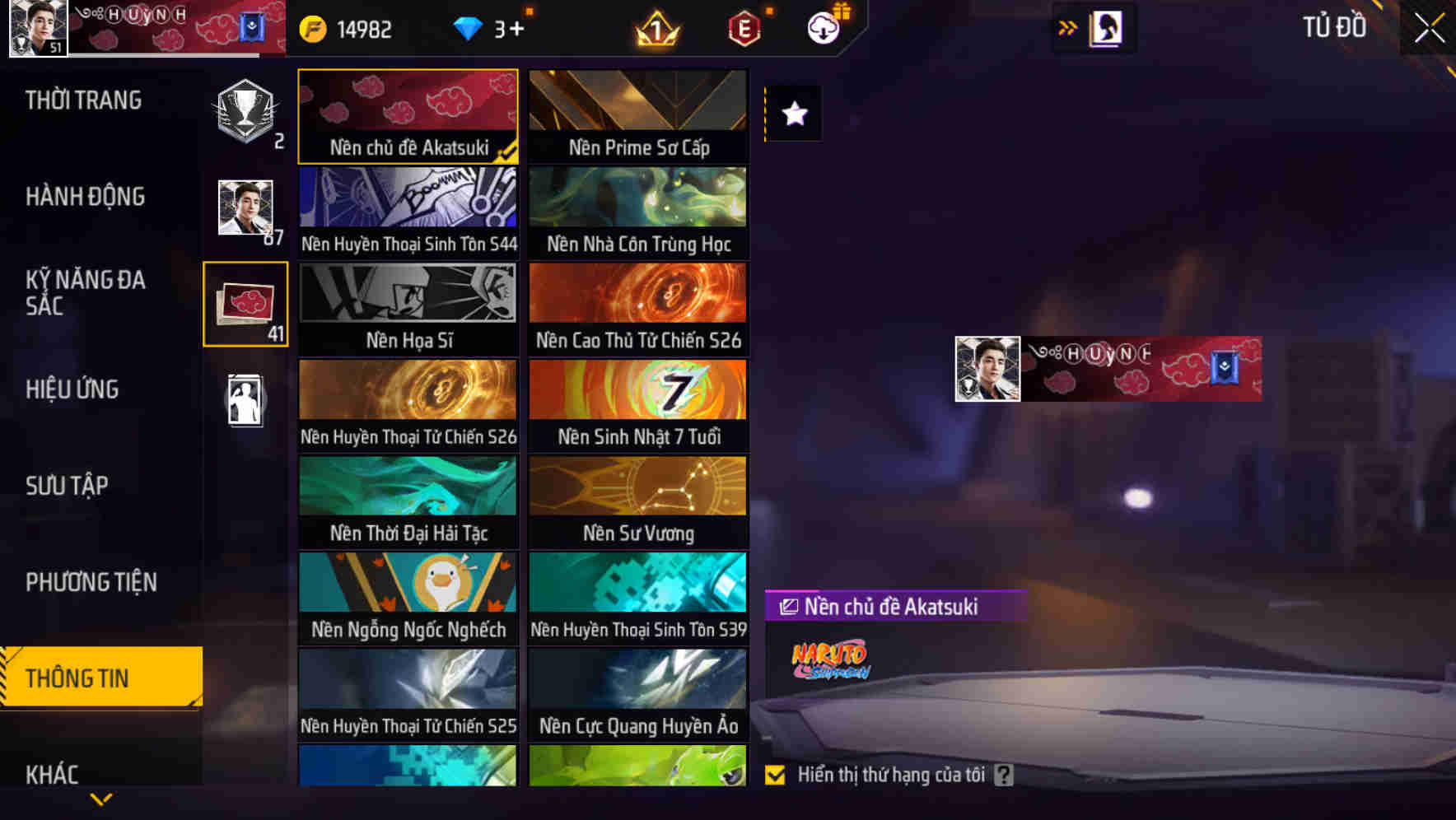The width and height of the screenshot is (1456, 820).
Task: Toggle the star favorite button
Action: click(x=793, y=114)
